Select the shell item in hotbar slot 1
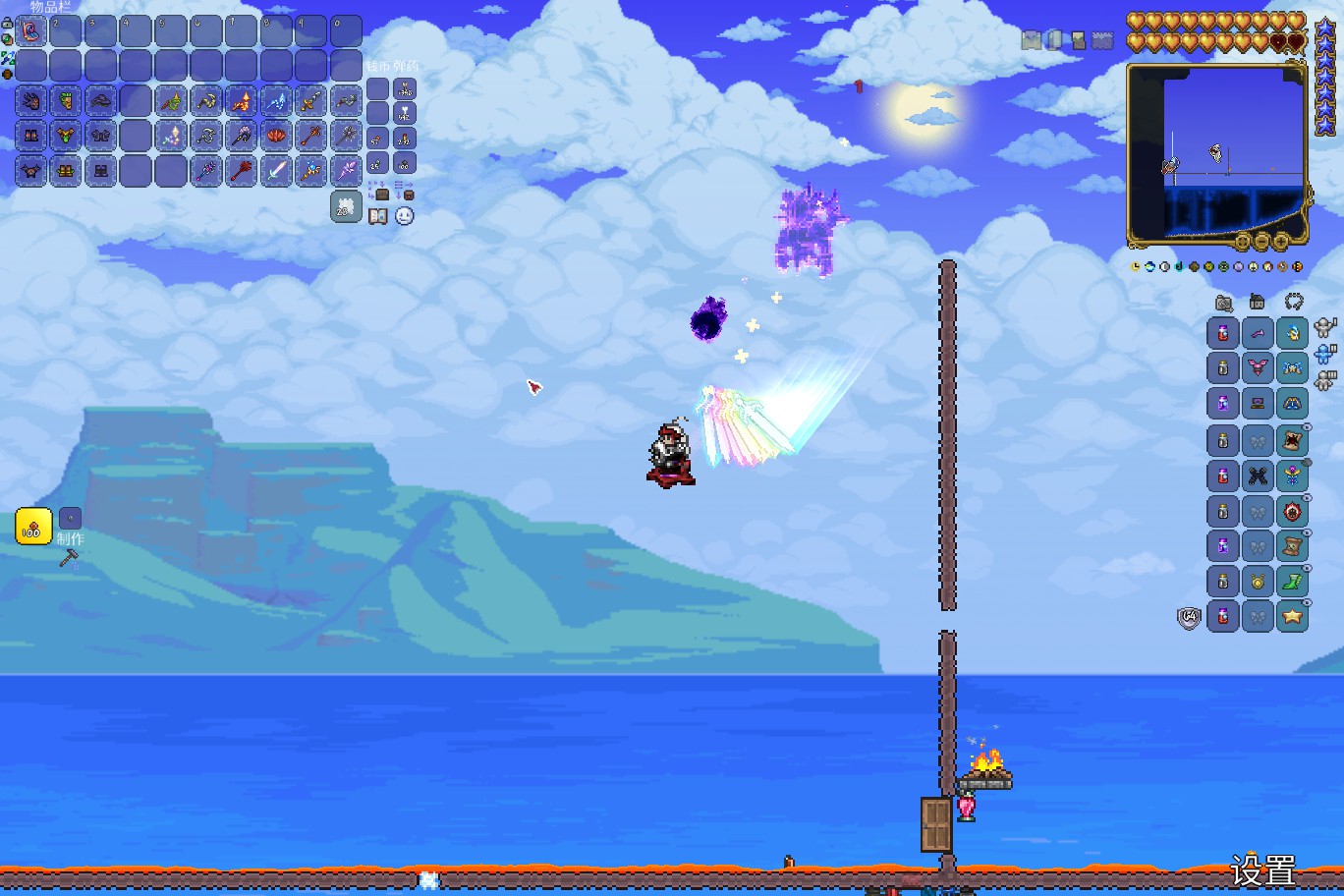Screen dimensions: 1344x896 [31, 31]
